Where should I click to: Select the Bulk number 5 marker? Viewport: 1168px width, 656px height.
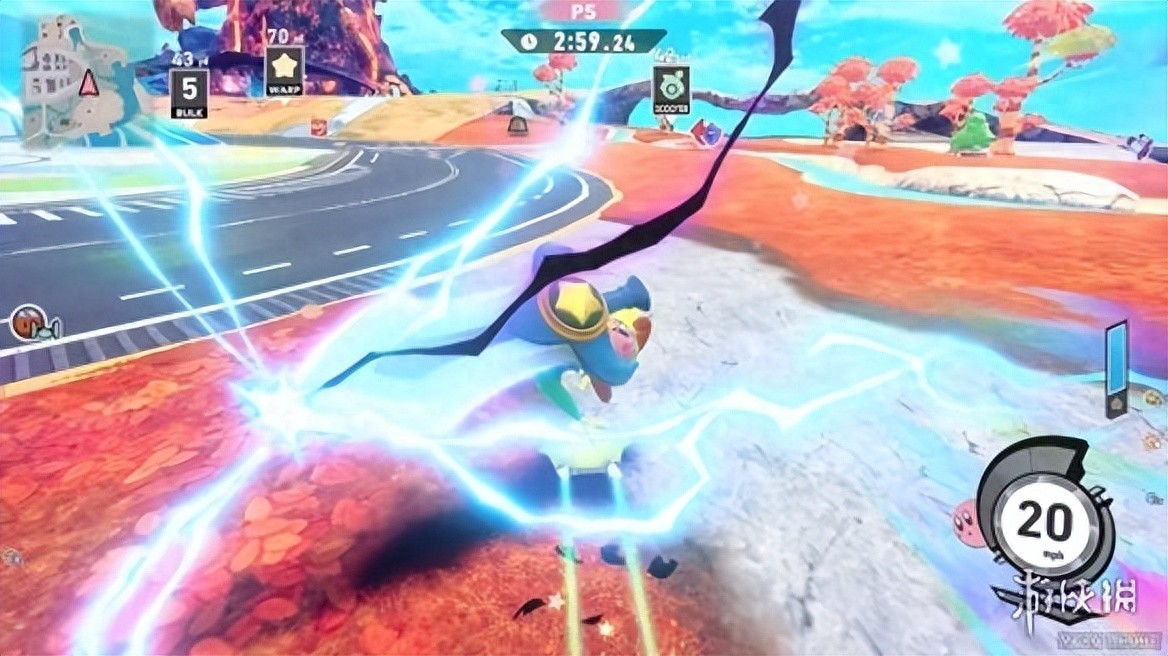(189, 90)
